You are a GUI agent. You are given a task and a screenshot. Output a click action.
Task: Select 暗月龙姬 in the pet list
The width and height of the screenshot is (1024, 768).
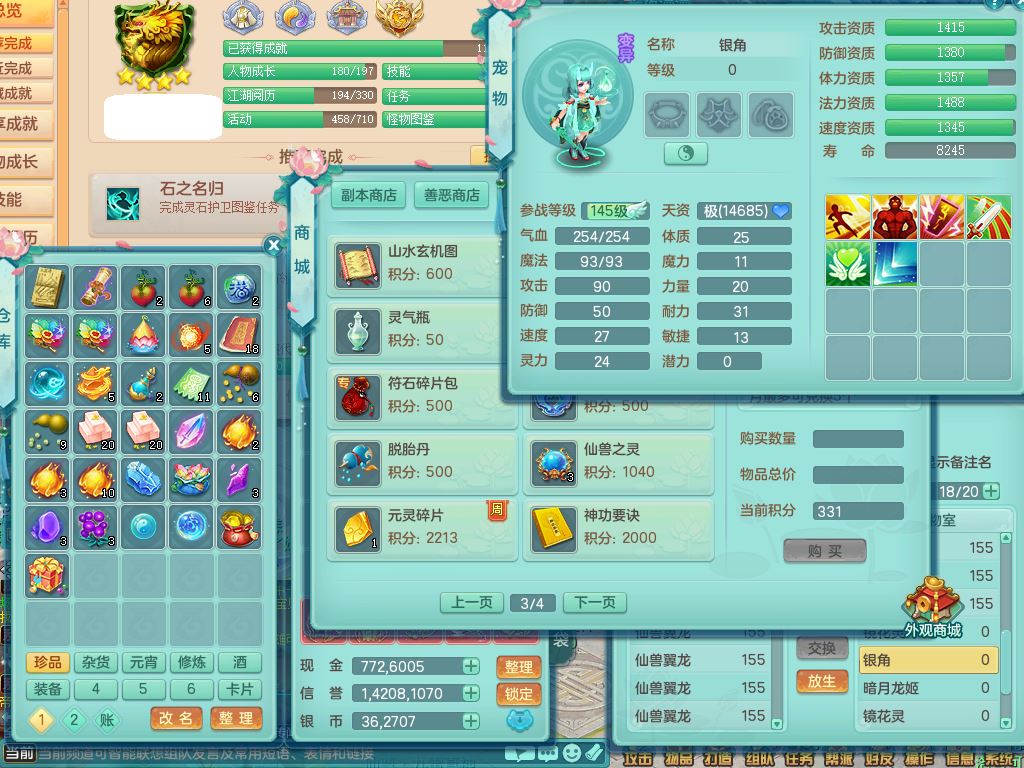click(x=926, y=688)
